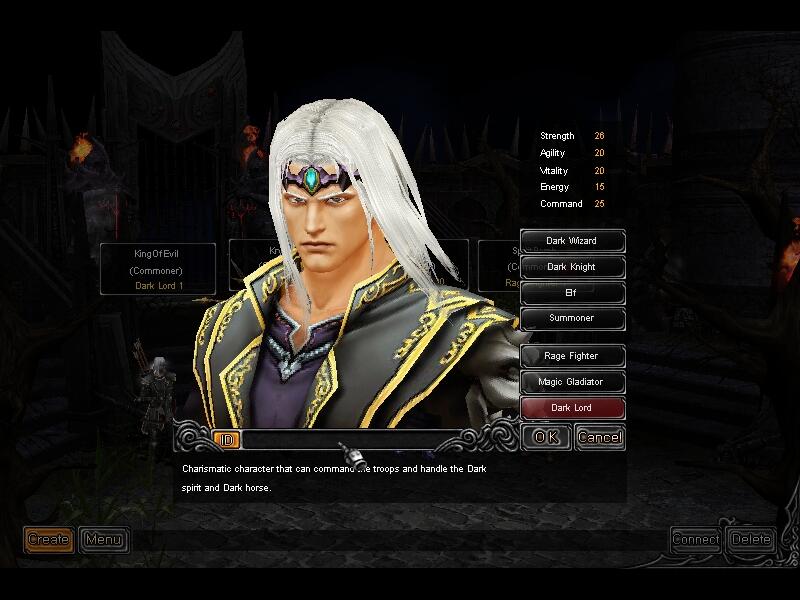Click the highlighted Dark Lord class

click(572, 408)
